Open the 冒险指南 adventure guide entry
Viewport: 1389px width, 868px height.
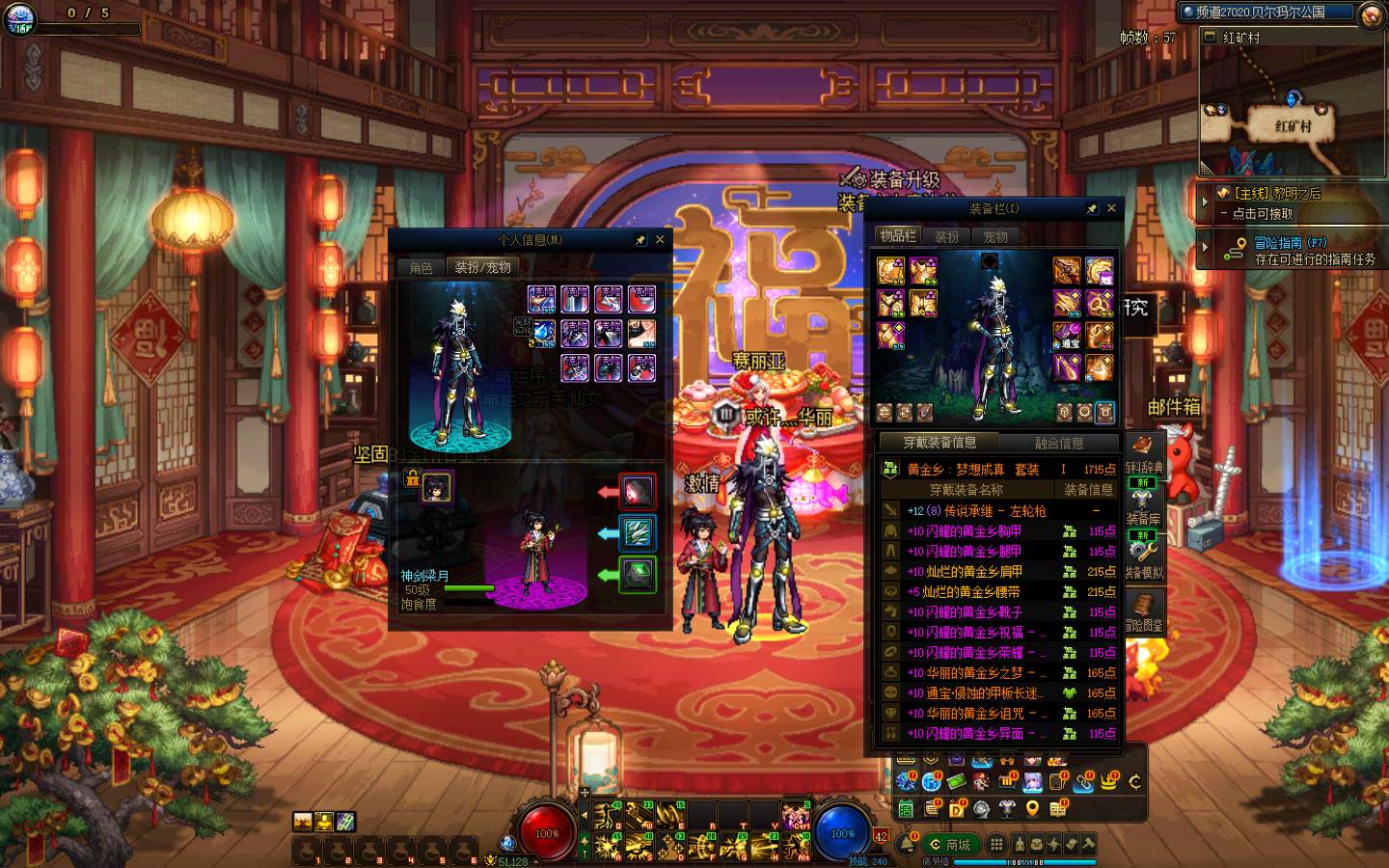pos(1293,251)
